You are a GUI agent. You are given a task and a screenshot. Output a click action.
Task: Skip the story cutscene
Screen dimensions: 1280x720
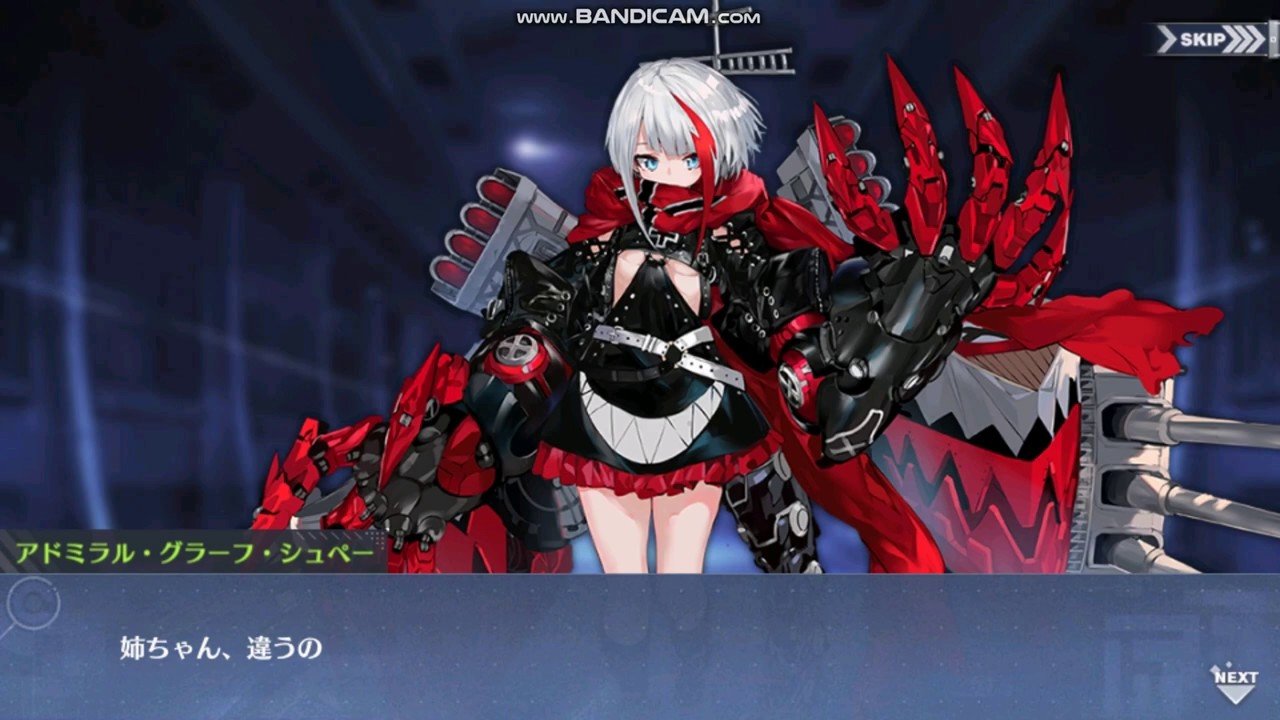coord(1211,40)
